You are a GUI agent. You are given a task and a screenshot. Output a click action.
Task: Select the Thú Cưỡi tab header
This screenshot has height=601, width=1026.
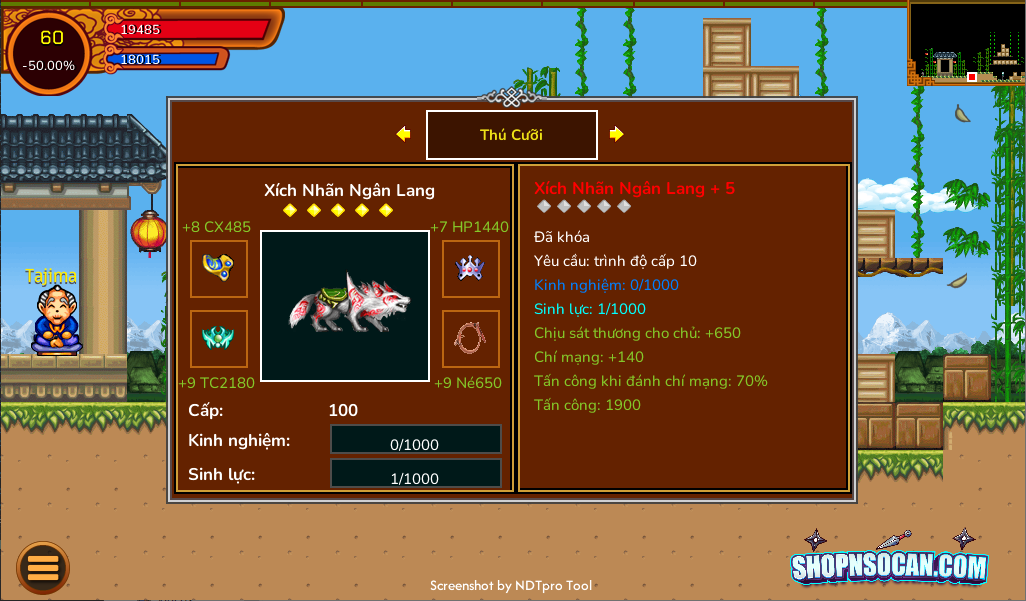[512, 135]
